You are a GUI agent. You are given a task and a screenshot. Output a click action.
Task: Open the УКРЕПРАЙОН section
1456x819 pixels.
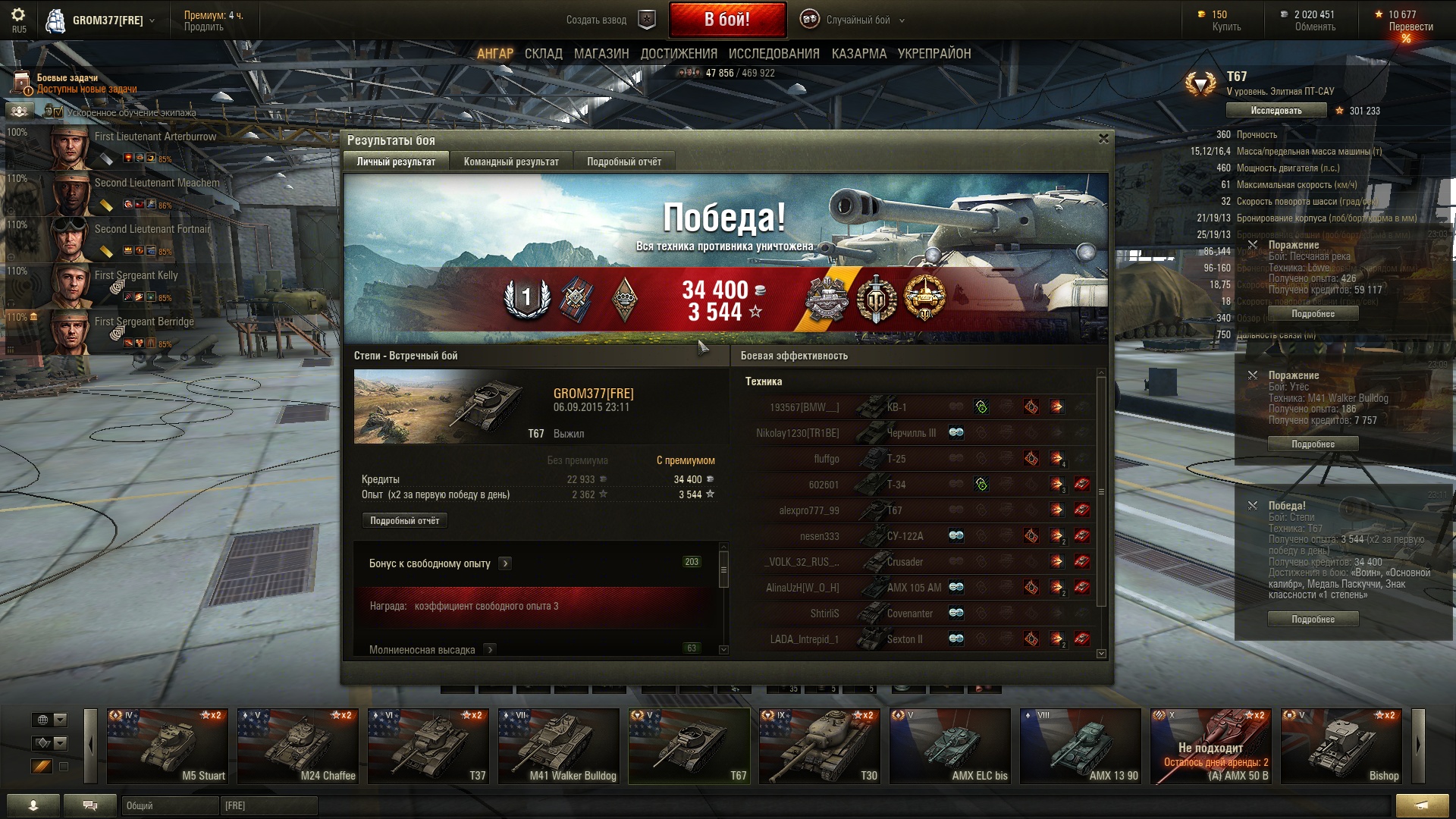934,54
